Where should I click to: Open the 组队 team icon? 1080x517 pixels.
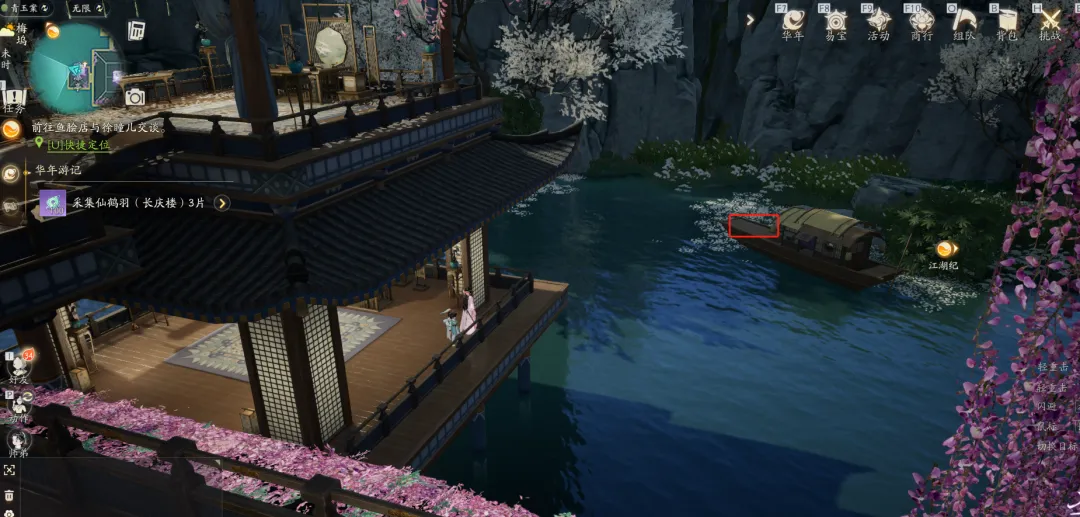pos(964,20)
